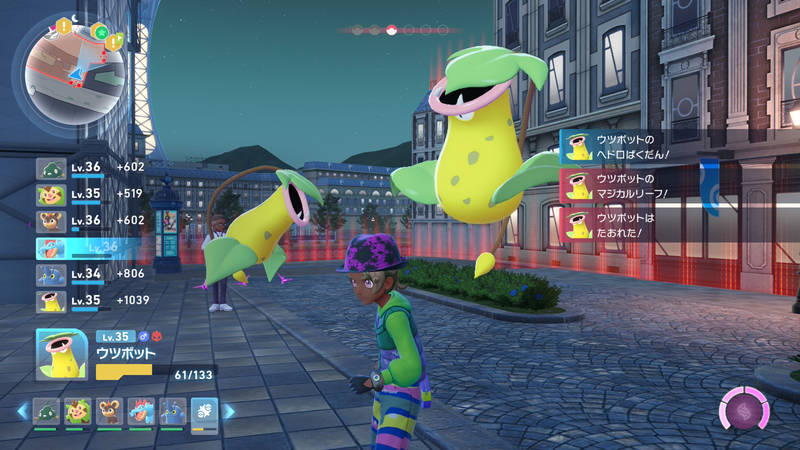Viewport: 800px width, 450px height.
Task: Cycle party bar with the right arrow
Action: pos(229,411)
